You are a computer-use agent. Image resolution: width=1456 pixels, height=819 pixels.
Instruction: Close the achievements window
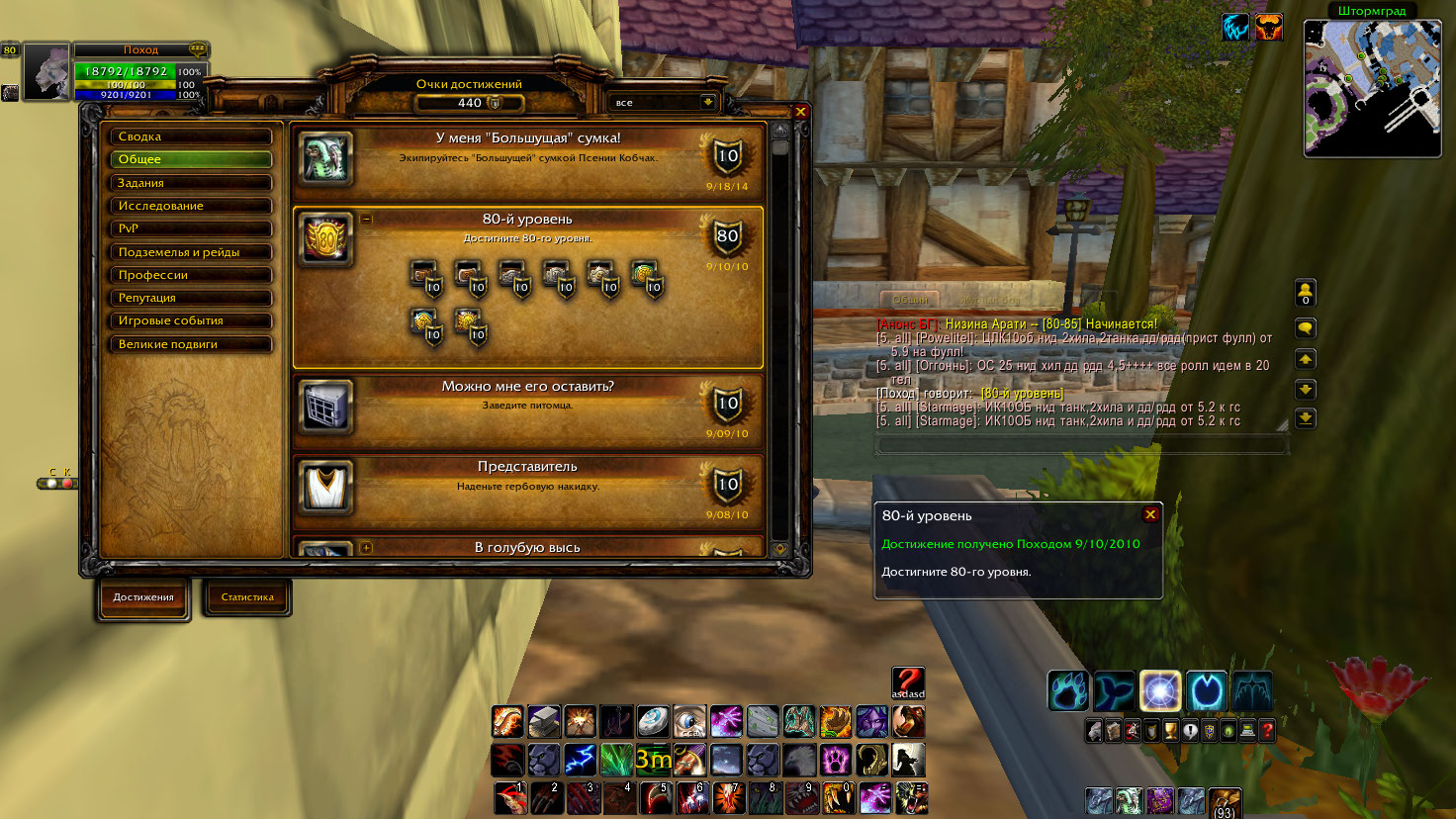[801, 112]
